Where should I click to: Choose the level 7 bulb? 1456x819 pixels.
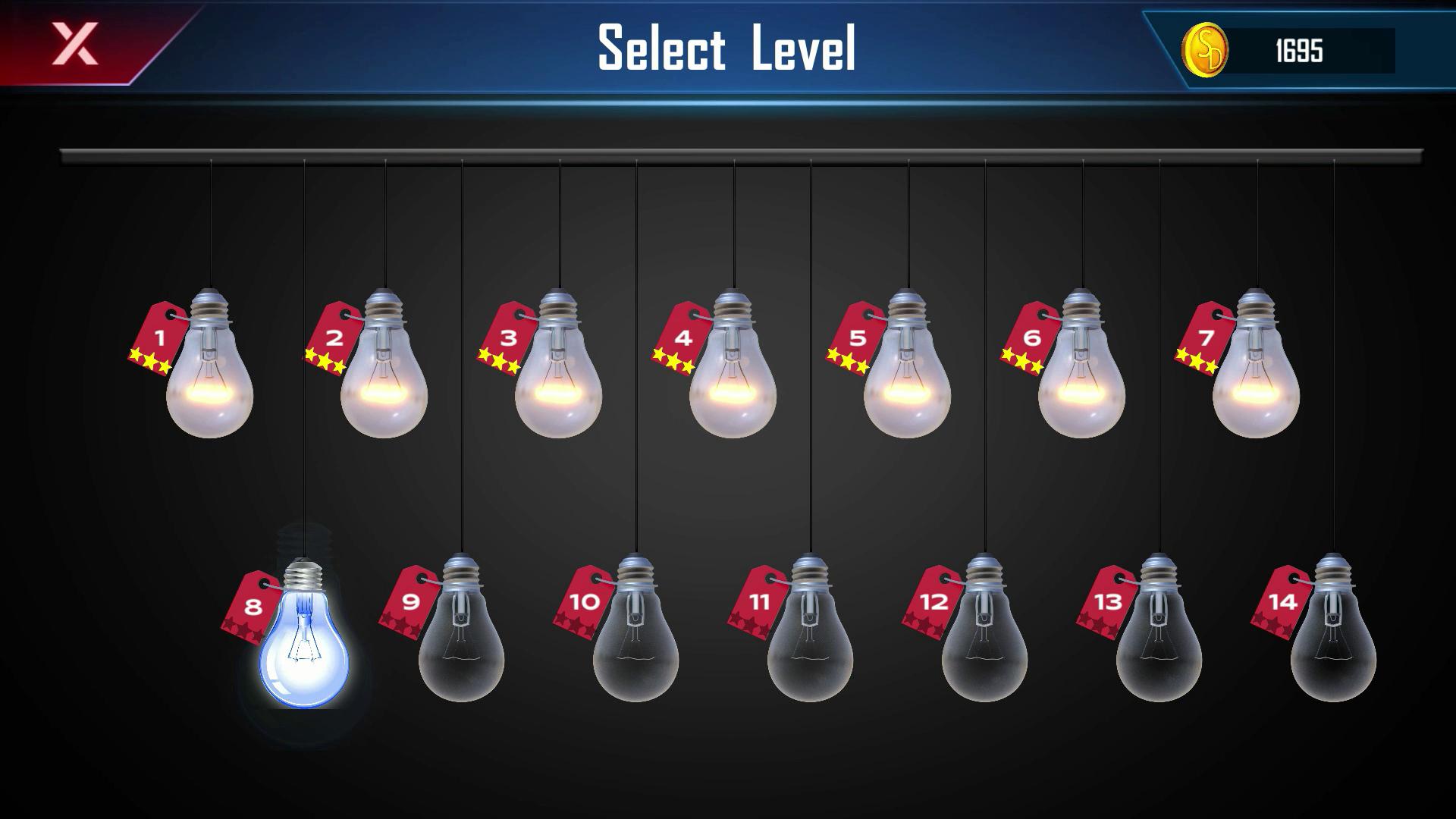[x=1256, y=379]
